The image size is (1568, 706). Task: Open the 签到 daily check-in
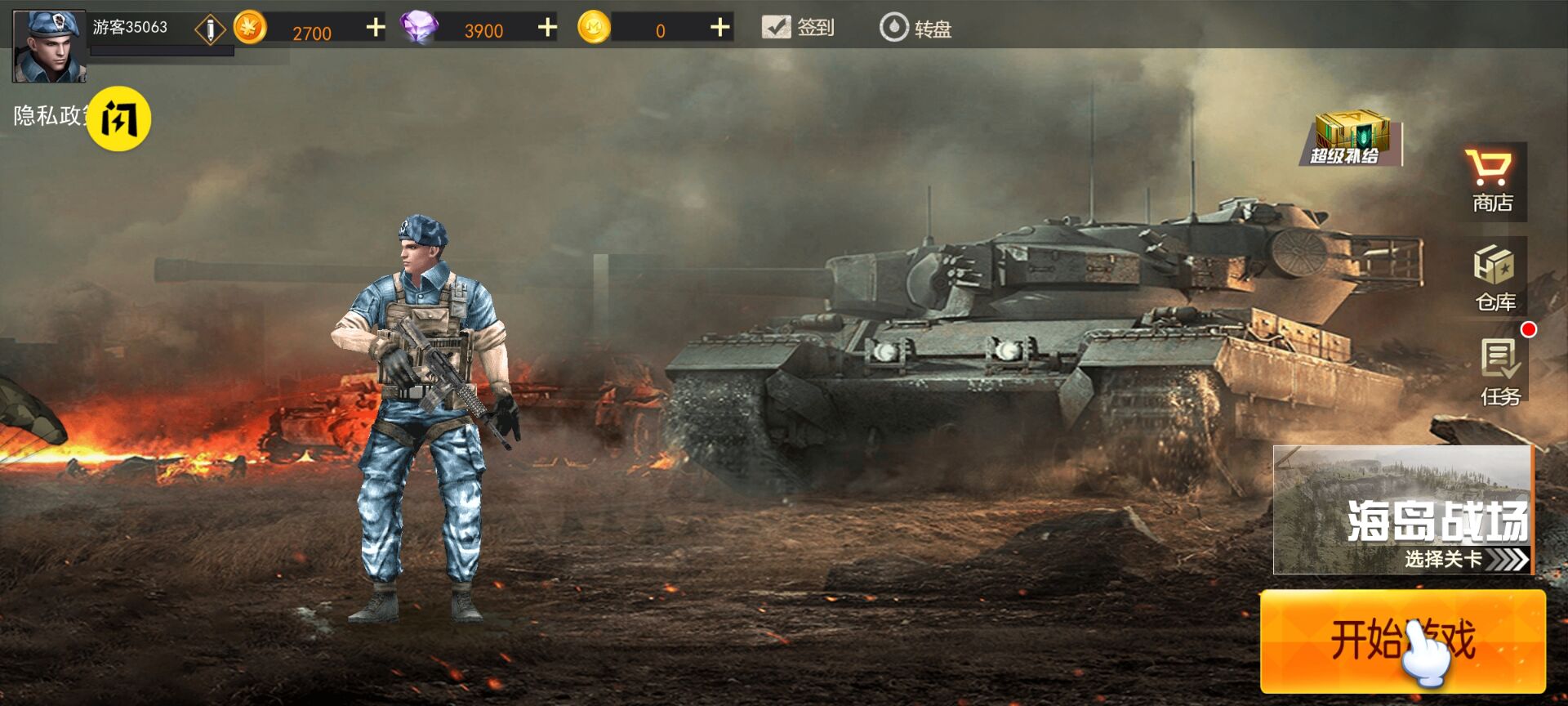tap(798, 28)
